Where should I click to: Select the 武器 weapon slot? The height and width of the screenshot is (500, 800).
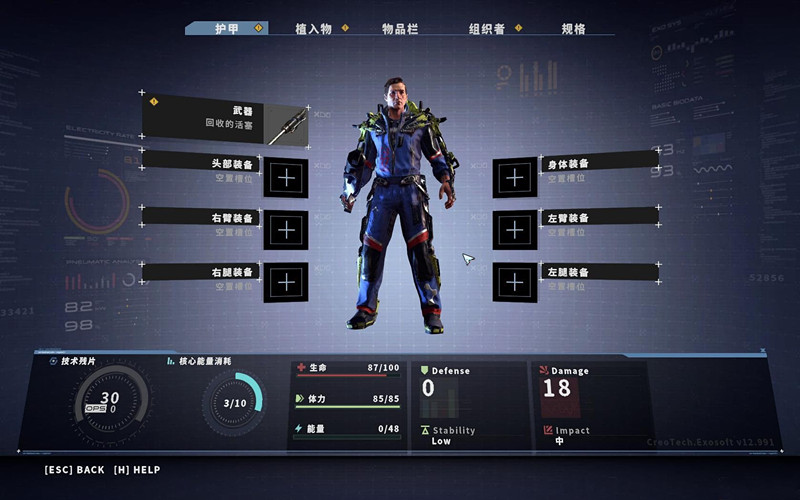pos(225,120)
